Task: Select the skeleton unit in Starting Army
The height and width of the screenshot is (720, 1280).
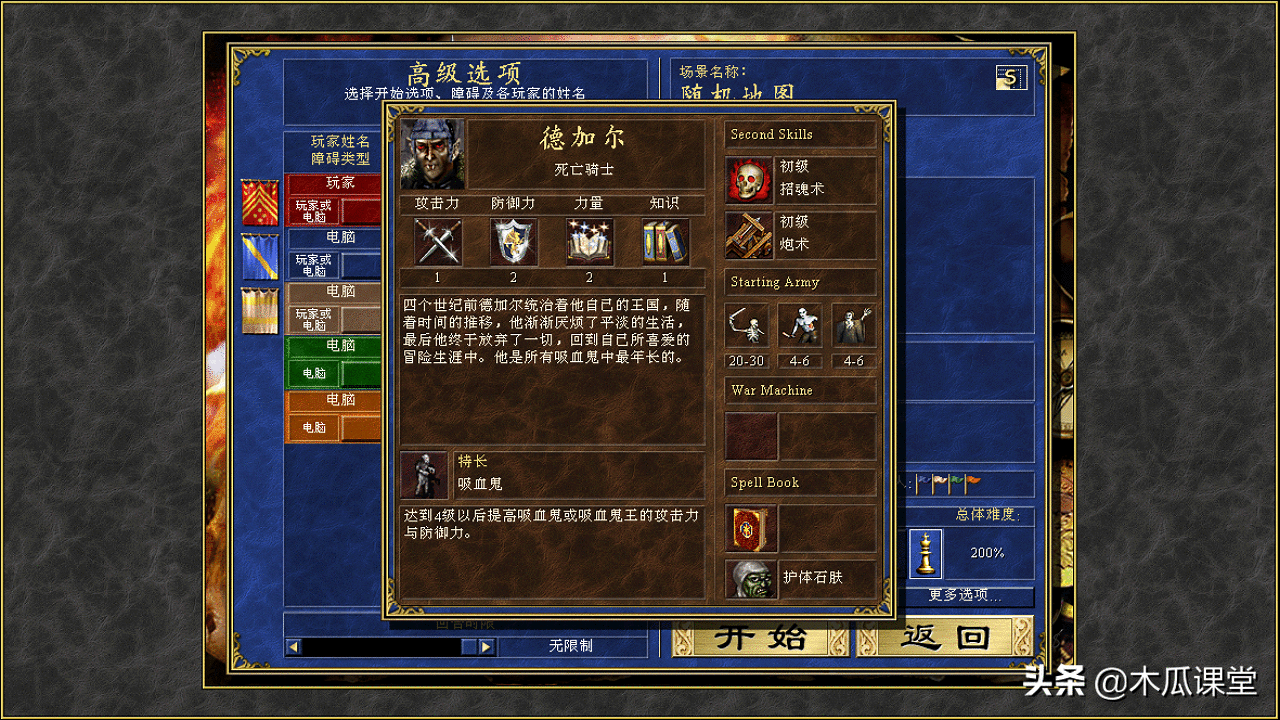Action: 747,327
